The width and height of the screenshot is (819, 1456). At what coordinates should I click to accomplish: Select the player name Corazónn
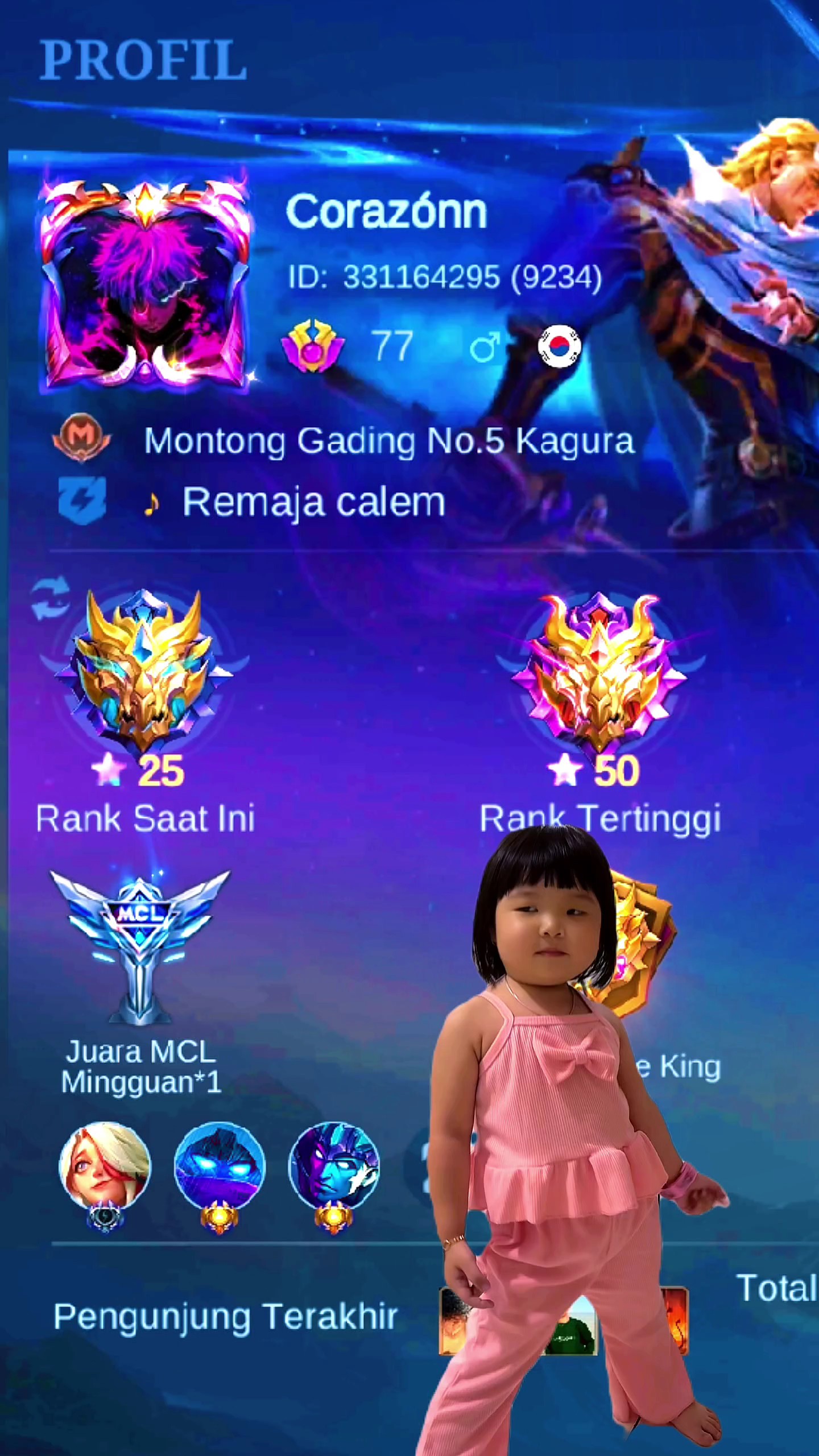pos(386,212)
